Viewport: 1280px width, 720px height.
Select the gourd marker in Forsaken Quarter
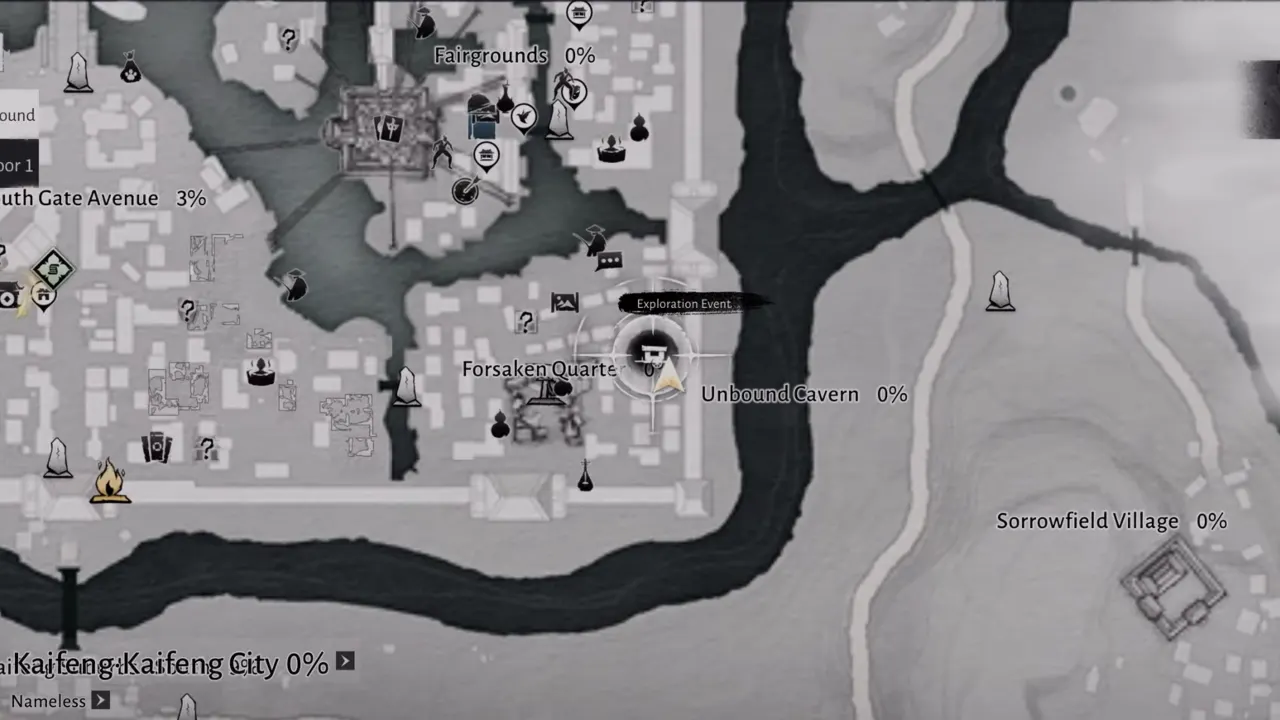pos(498,428)
